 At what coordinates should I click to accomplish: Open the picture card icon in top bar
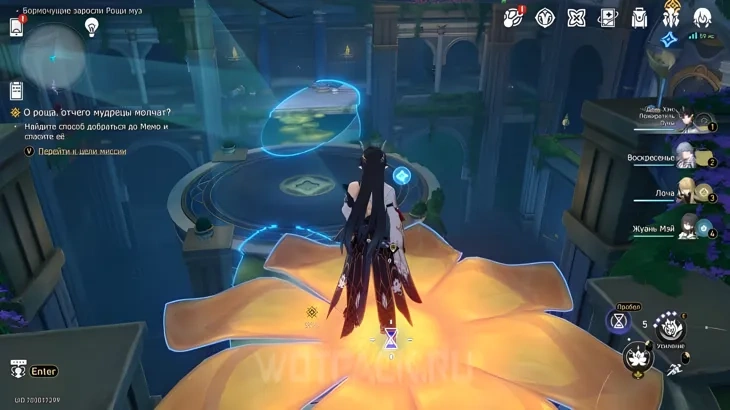pos(608,17)
